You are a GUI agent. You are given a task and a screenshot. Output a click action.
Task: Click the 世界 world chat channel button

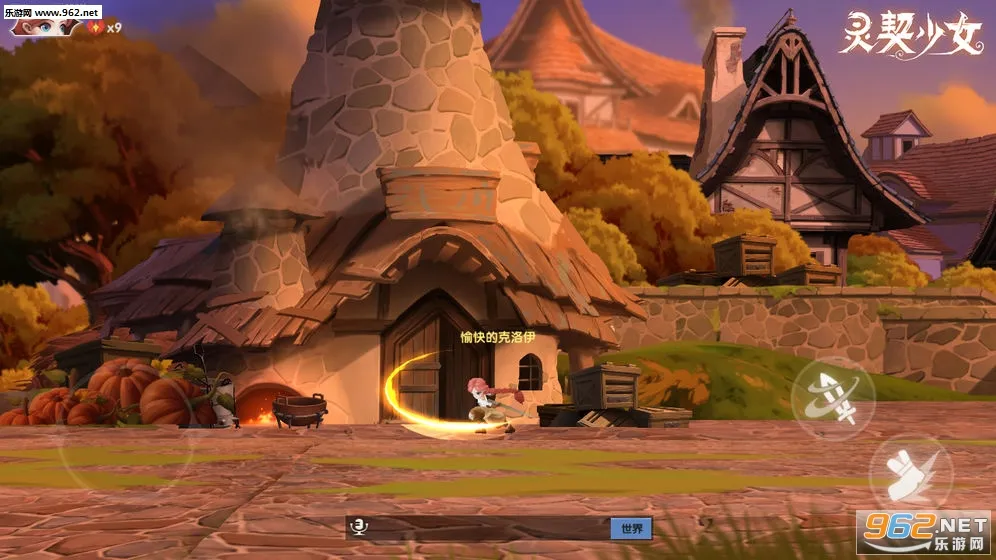631,528
